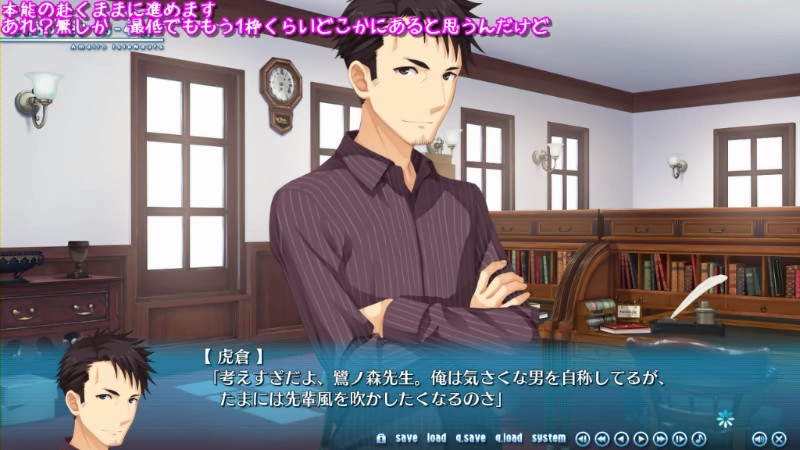Toggle the lock icon
This screenshot has height=450, width=800.
point(380,438)
